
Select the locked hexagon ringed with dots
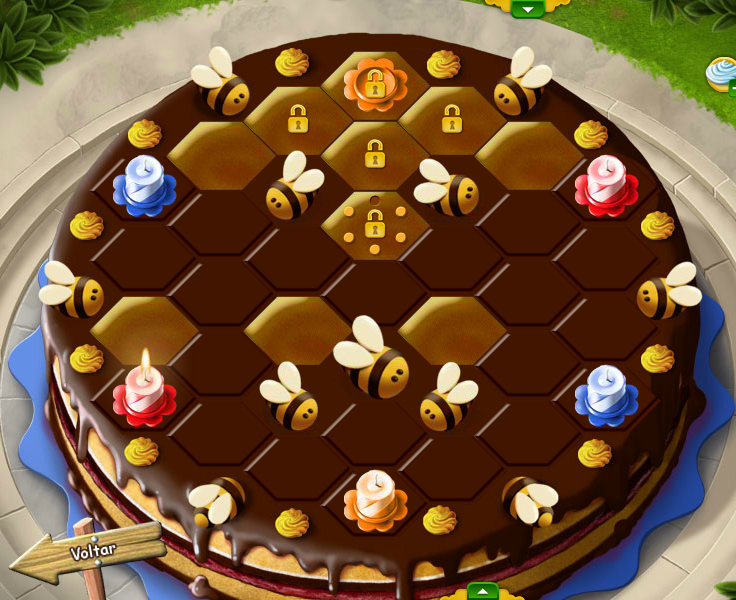(374, 225)
